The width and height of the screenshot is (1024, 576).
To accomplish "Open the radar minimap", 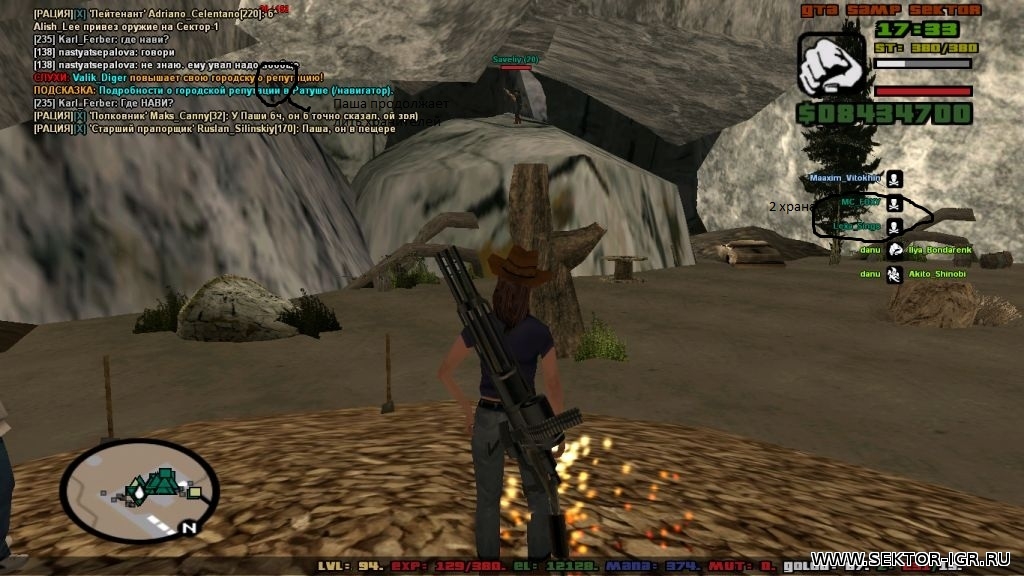I will [x=139, y=490].
